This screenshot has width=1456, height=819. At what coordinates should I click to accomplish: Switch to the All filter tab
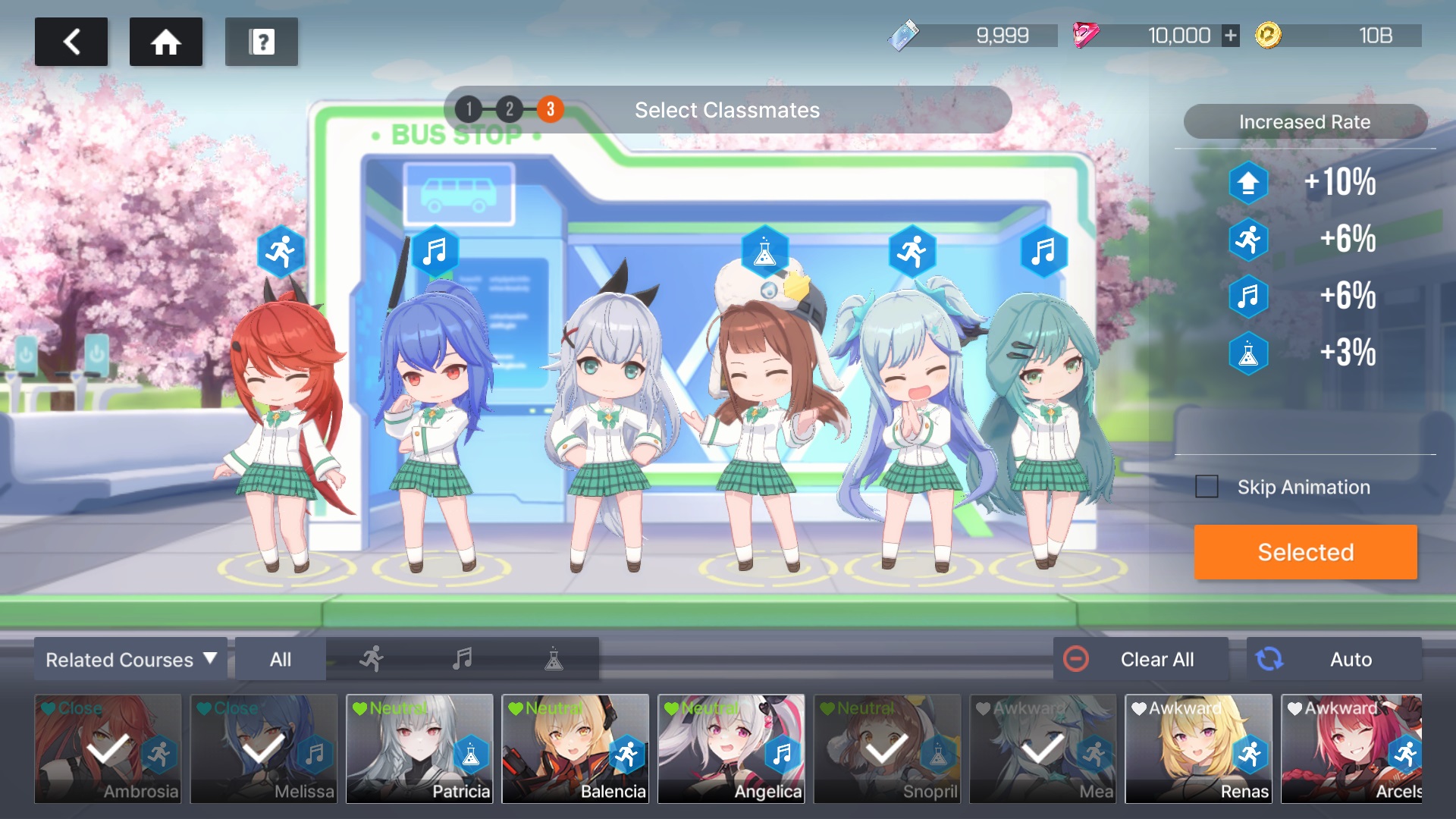tap(279, 659)
